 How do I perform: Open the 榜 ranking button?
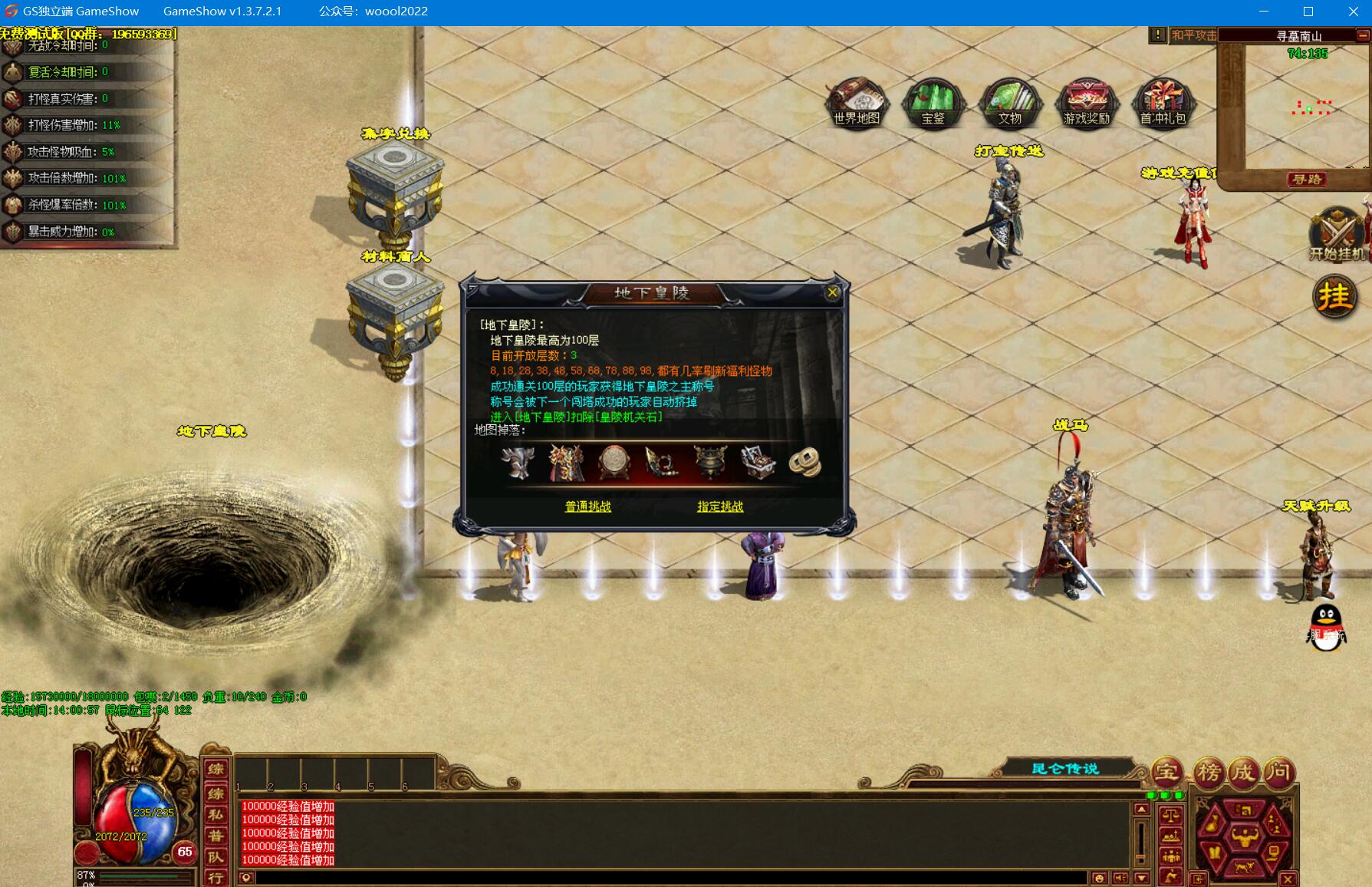[x=1209, y=772]
